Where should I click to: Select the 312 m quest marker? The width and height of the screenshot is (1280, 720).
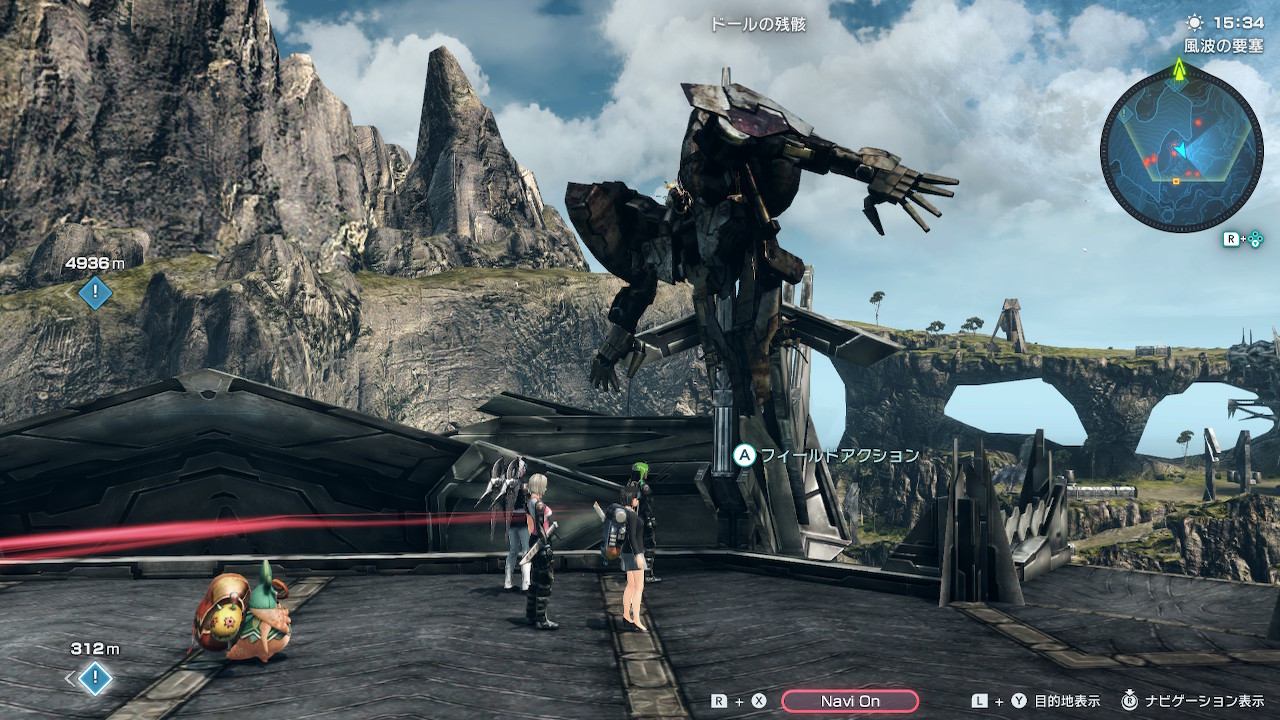[x=95, y=679]
